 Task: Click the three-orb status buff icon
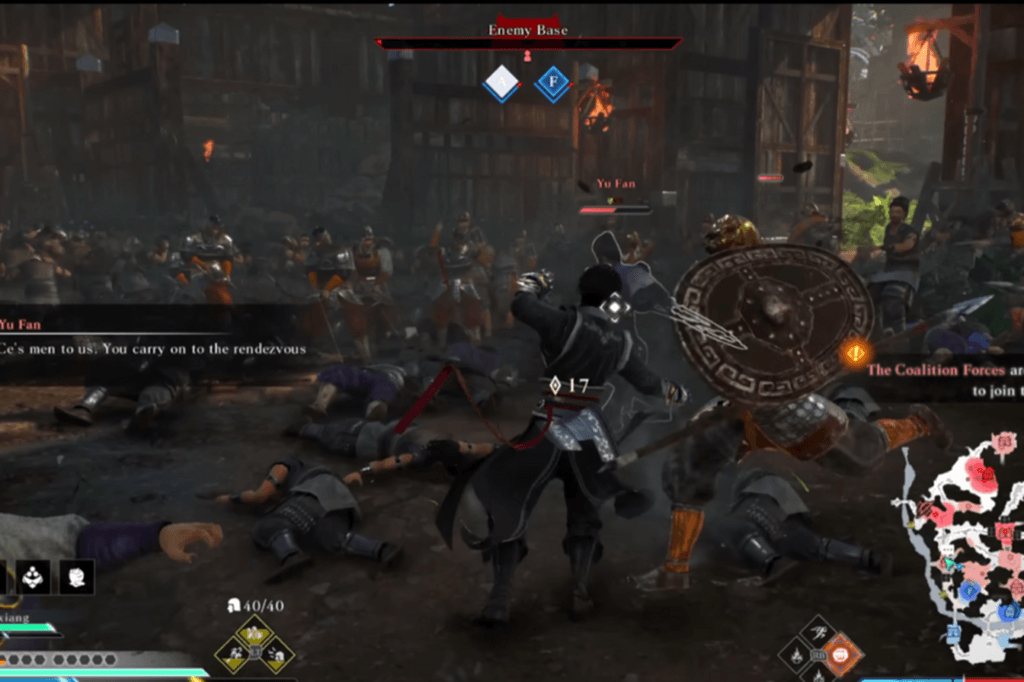pos(33,575)
